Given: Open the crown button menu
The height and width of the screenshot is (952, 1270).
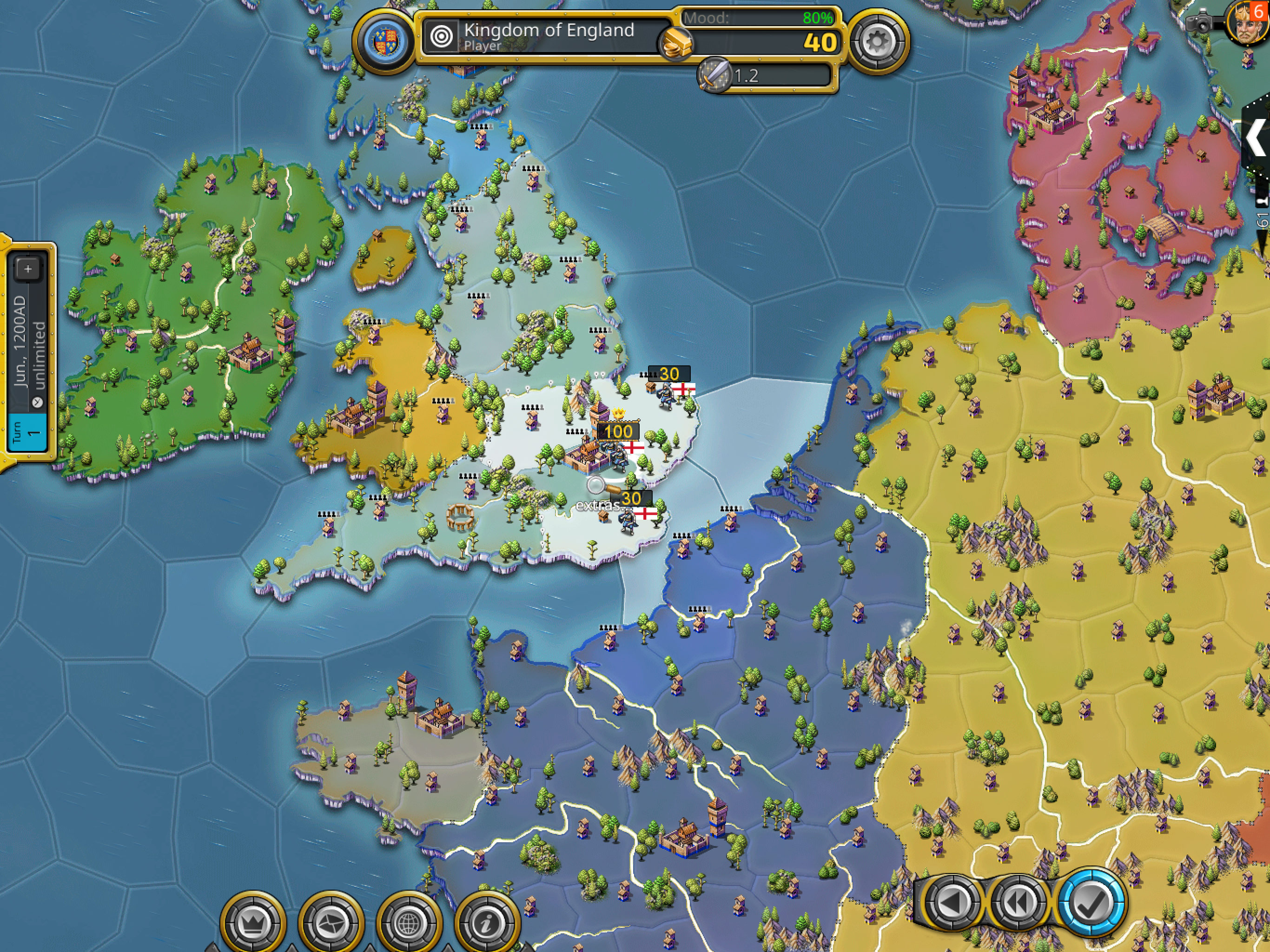Looking at the screenshot, I should pyautogui.click(x=252, y=923).
